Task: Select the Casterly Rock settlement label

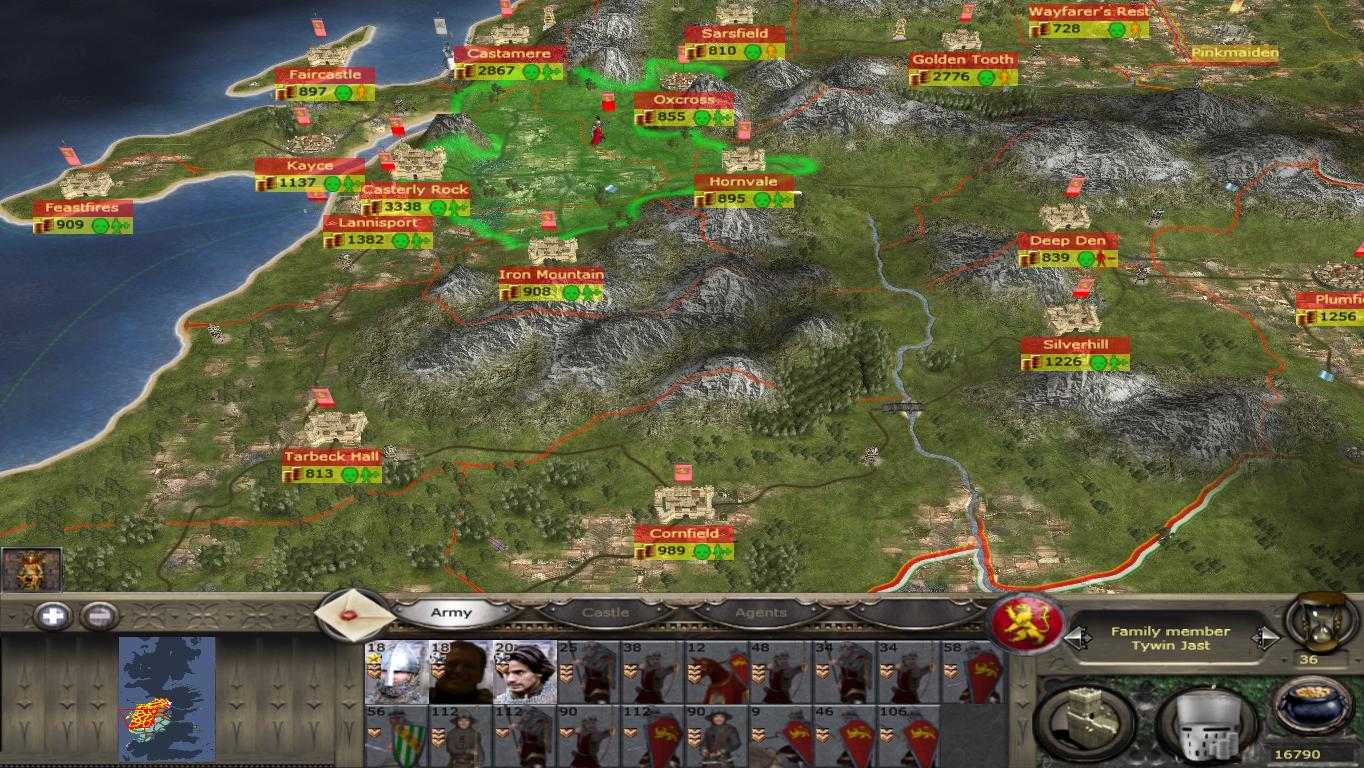Action: pyautogui.click(x=415, y=190)
